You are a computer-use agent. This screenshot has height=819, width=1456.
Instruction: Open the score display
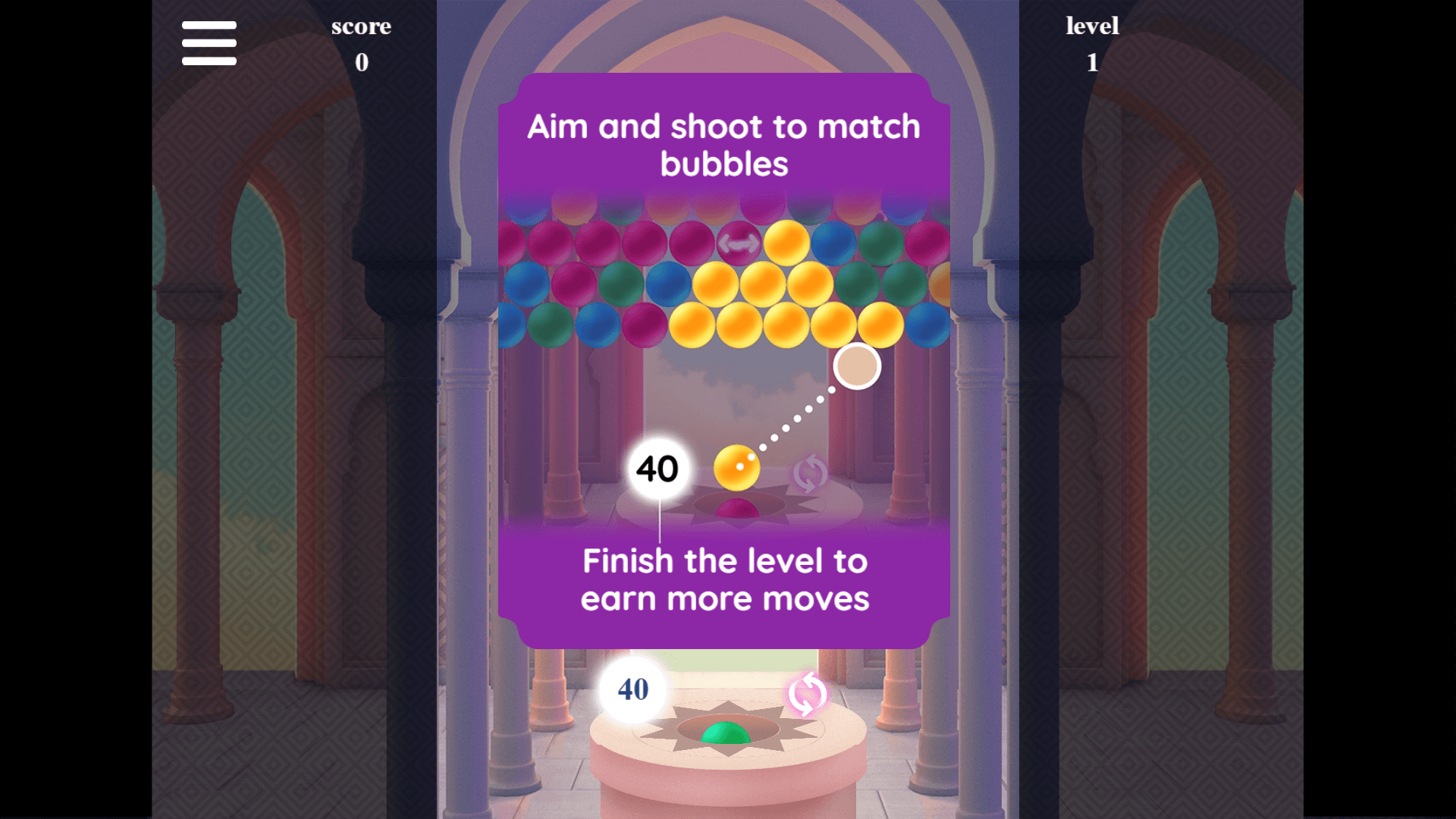(362, 43)
